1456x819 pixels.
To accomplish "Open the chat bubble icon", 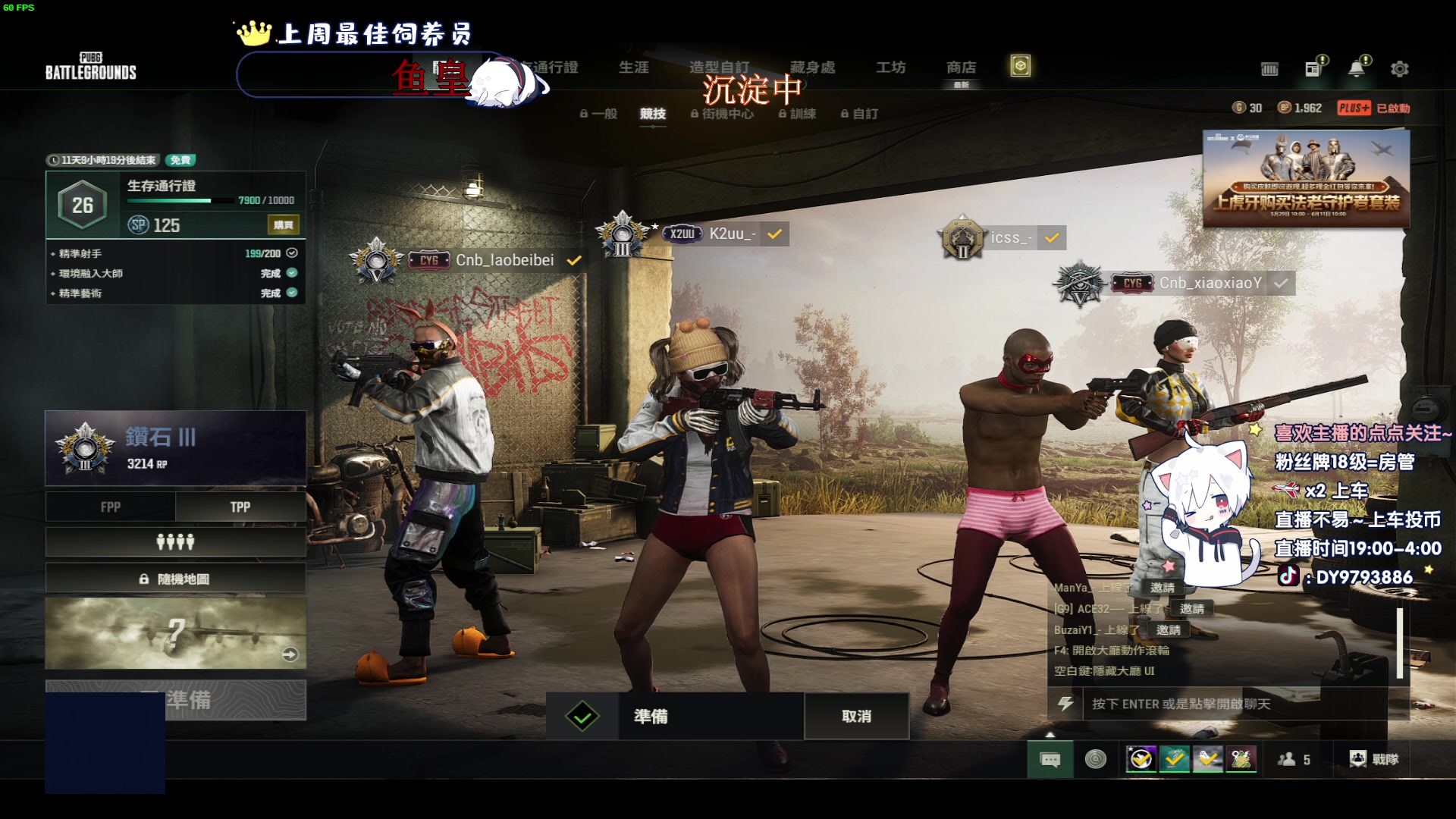I will click(1050, 759).
